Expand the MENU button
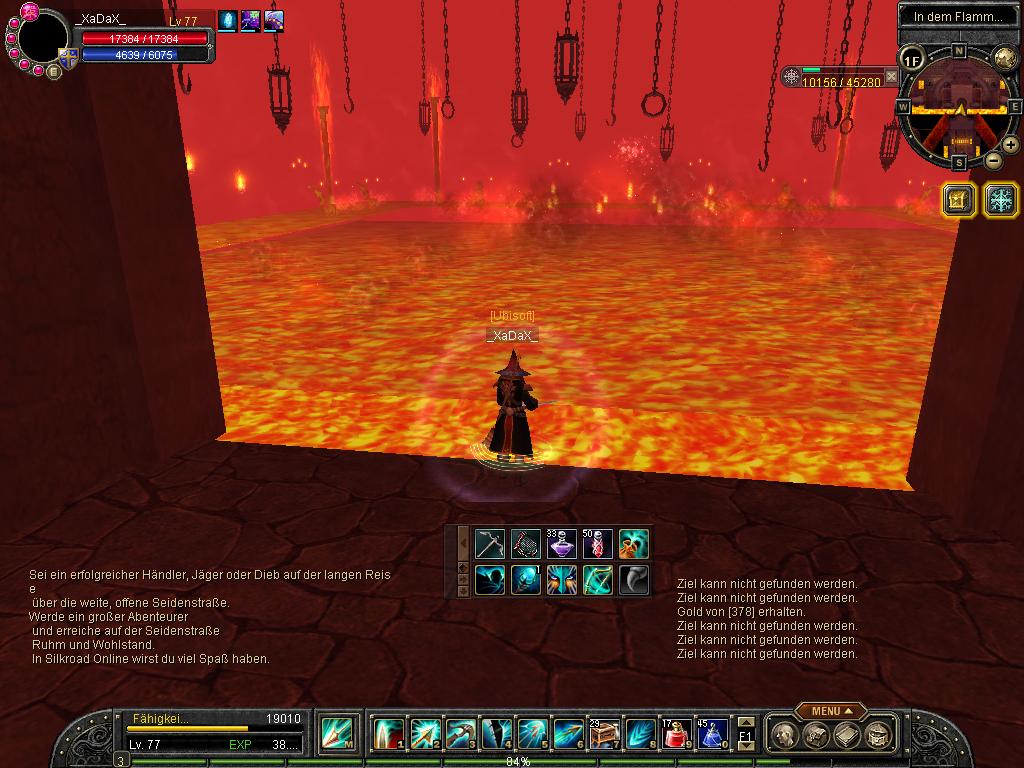The height and width of the screenshot is (768, 1024). tap(831, 711)
